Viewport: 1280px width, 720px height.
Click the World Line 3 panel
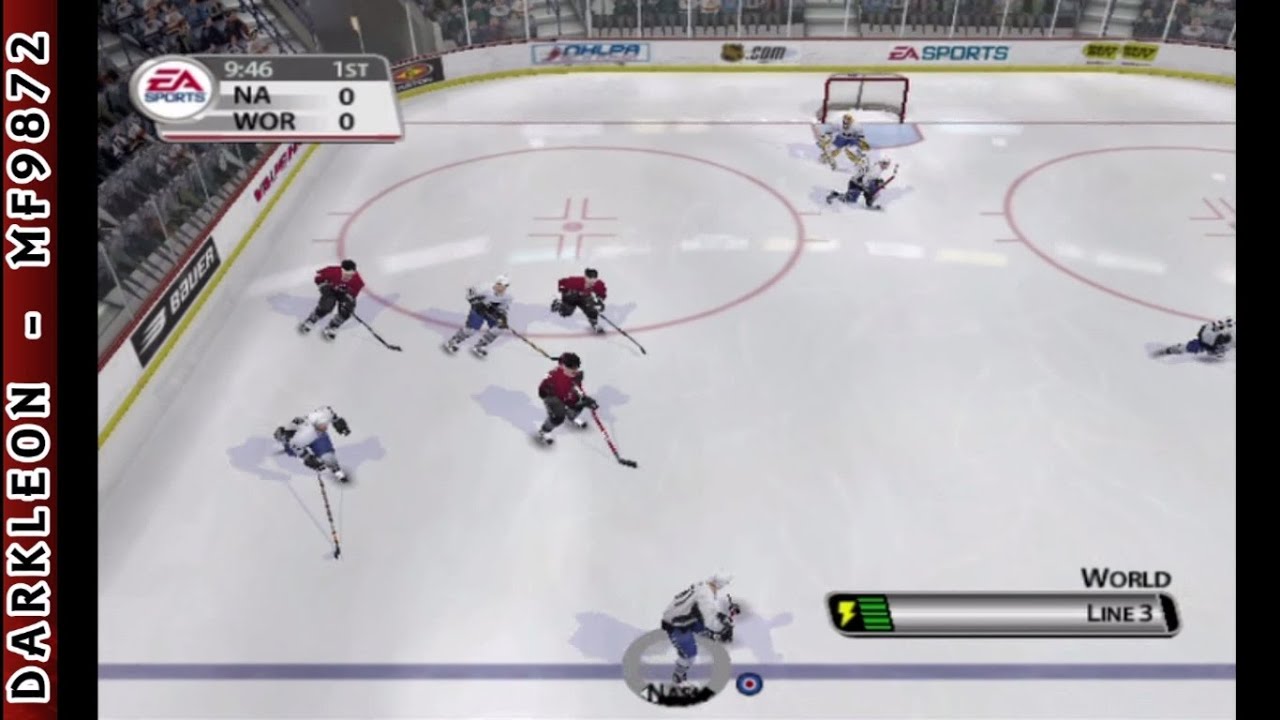coord(1003,613)
